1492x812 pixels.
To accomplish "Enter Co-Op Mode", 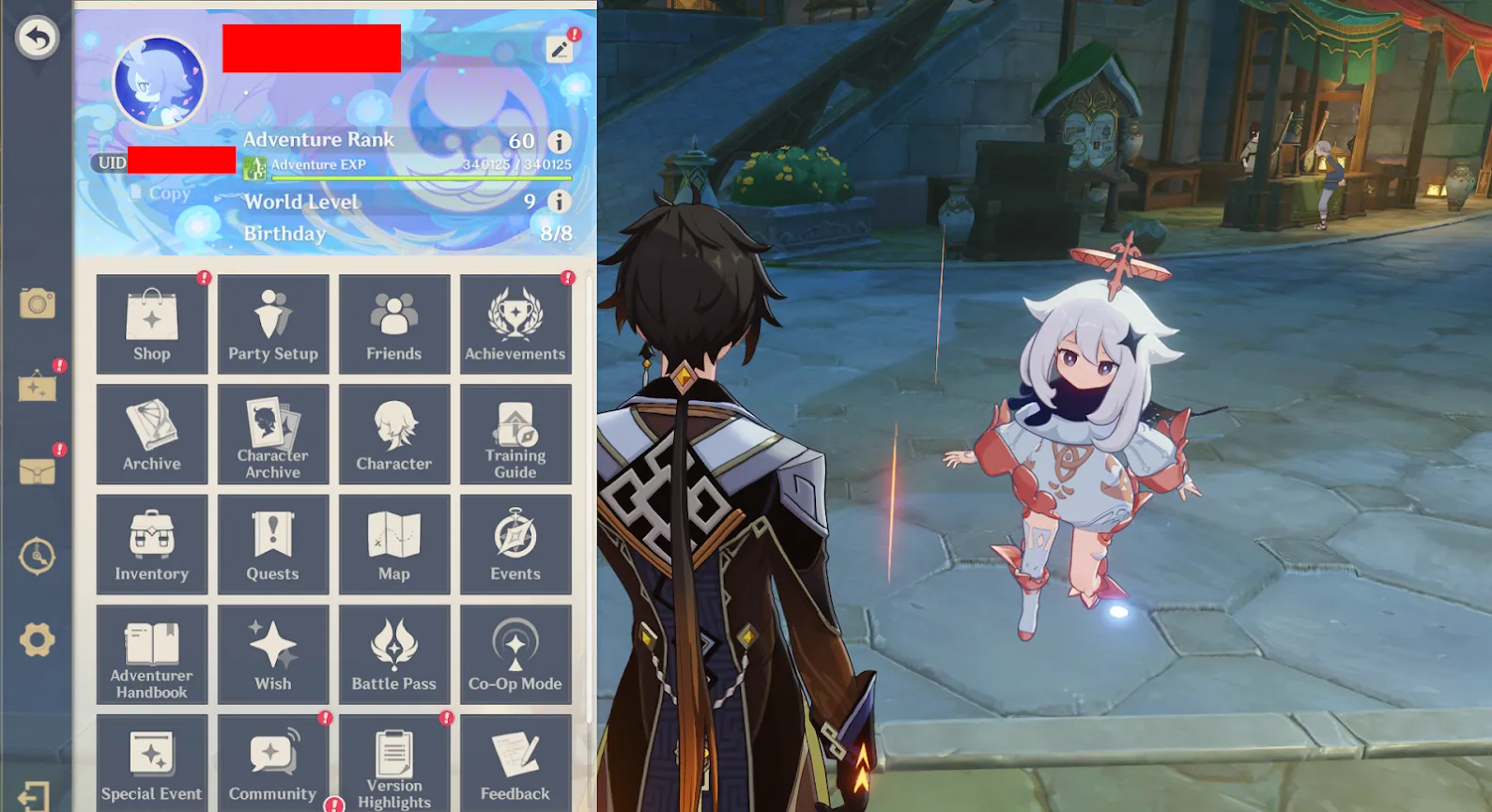I will (515, 654).
